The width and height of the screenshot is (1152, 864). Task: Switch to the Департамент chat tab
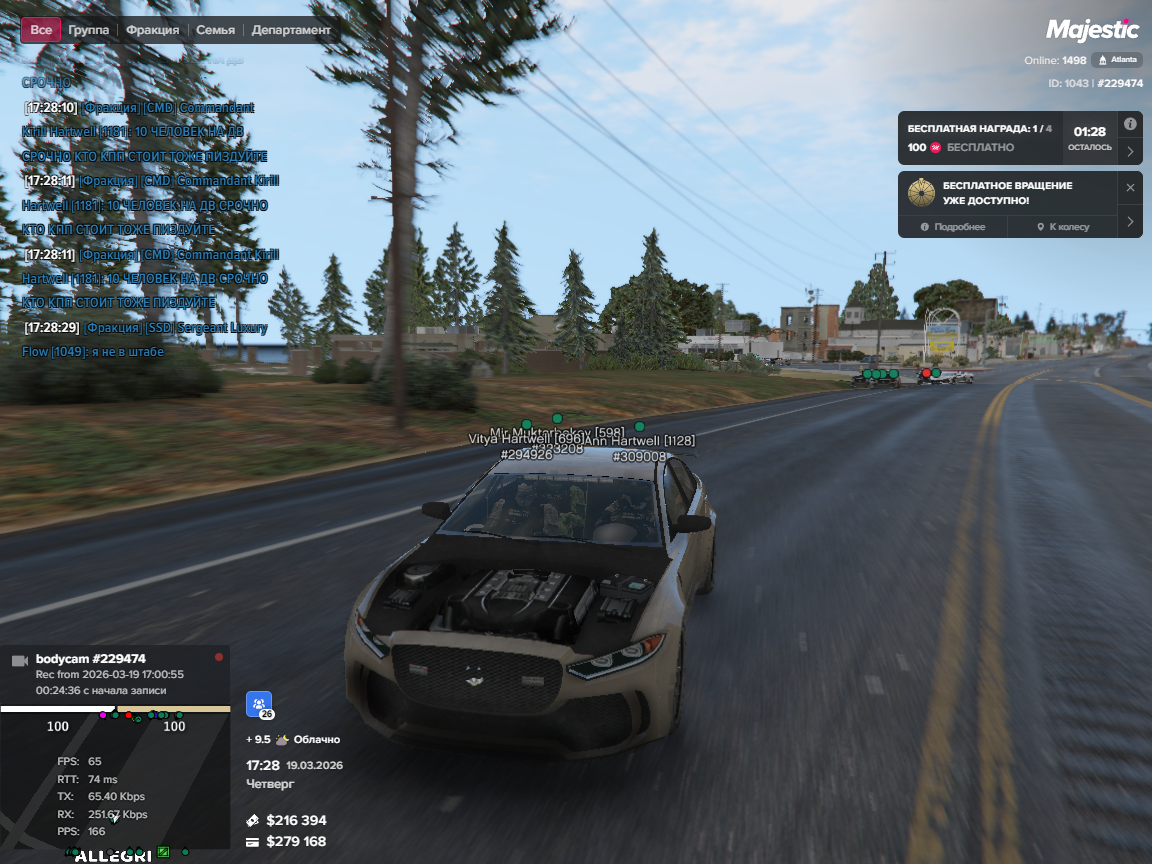(291, 30)
